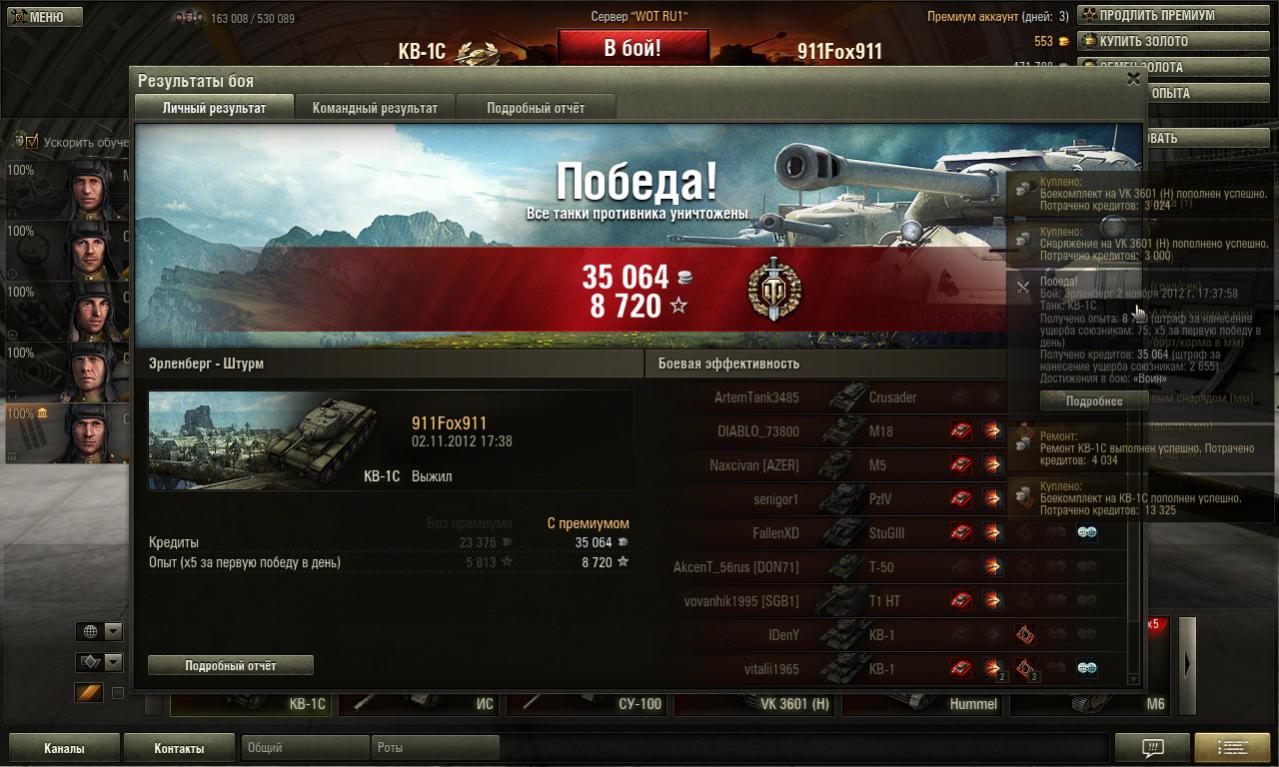This screenshot has height=767, width=1279.
Task: Switch to the Роты tab
Action: tap(434, 748)
